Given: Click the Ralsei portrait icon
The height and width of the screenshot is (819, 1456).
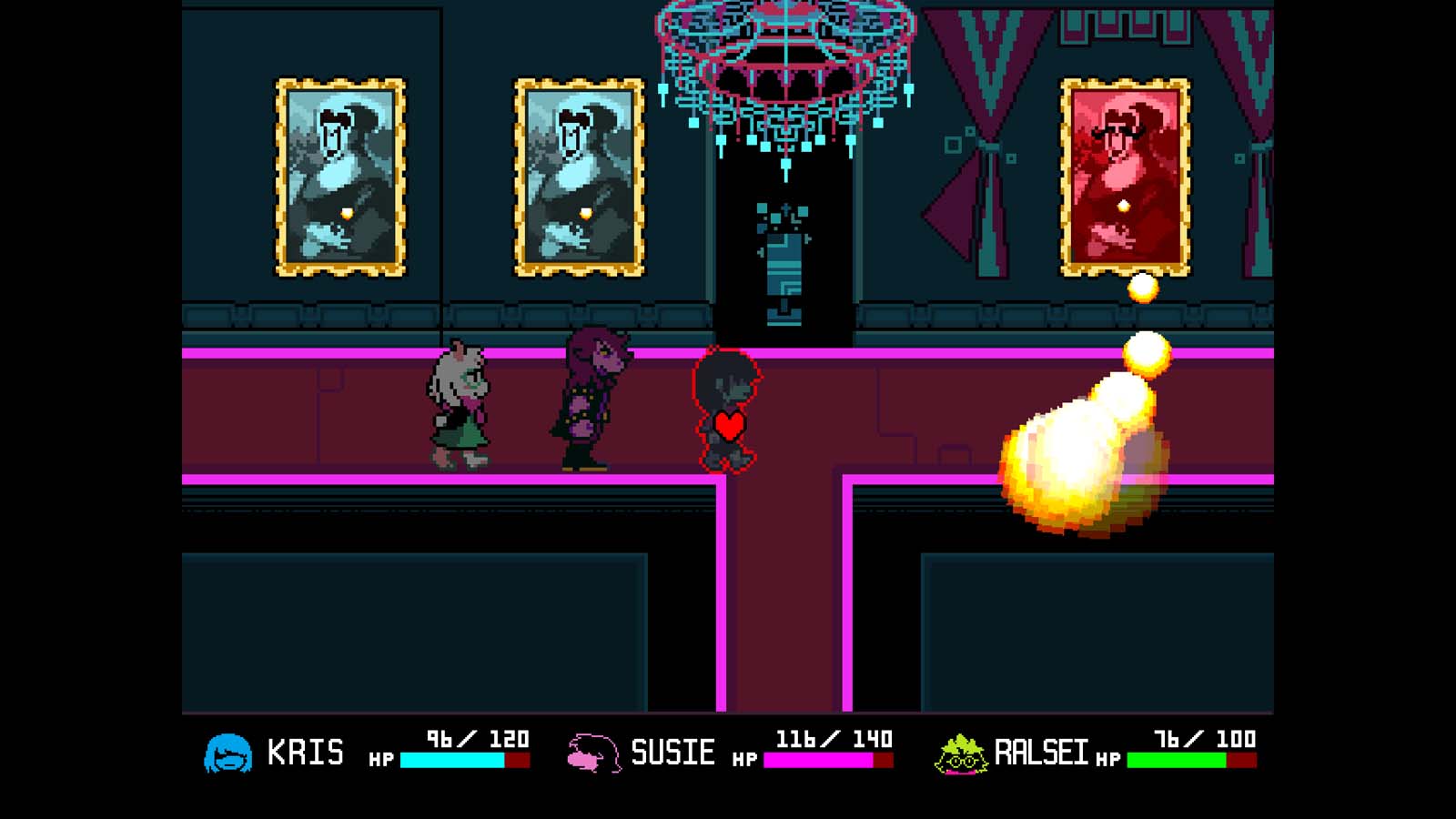Looking at the screenshot, I should pyautogui.click(x=962, y=753).
